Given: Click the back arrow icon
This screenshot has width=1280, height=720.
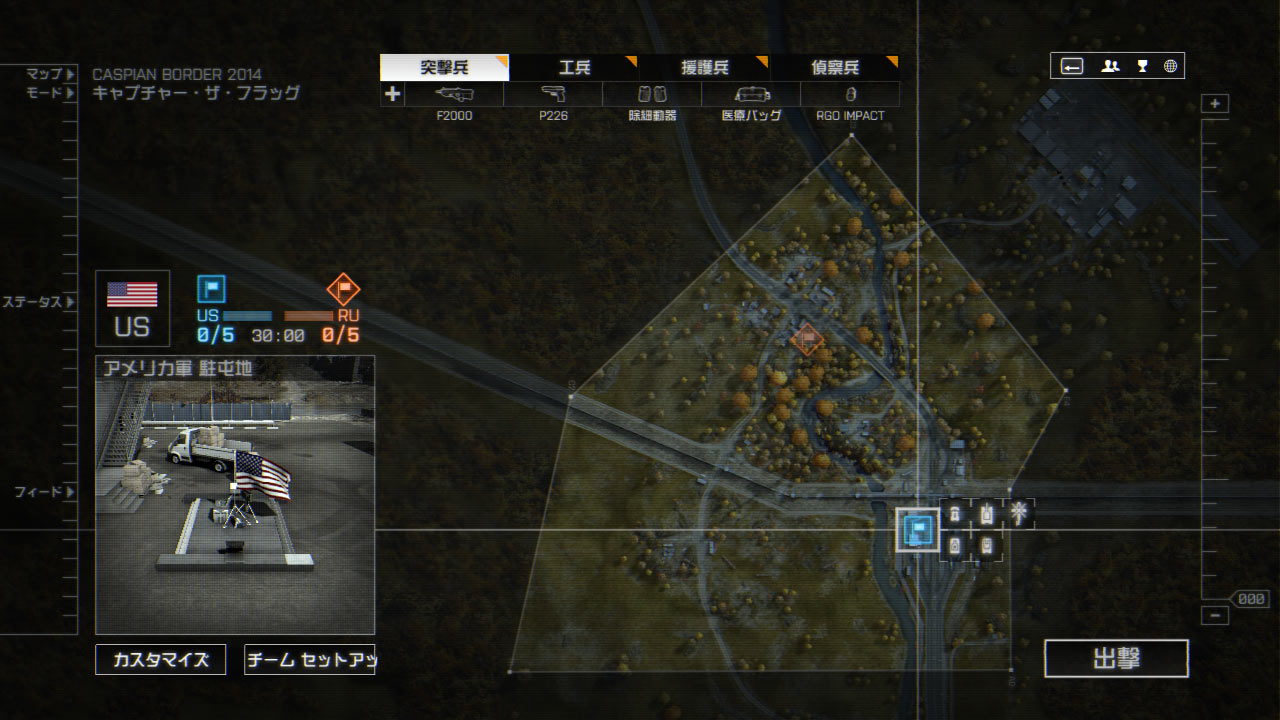Looking at the screenshot, I should 1072,66.
